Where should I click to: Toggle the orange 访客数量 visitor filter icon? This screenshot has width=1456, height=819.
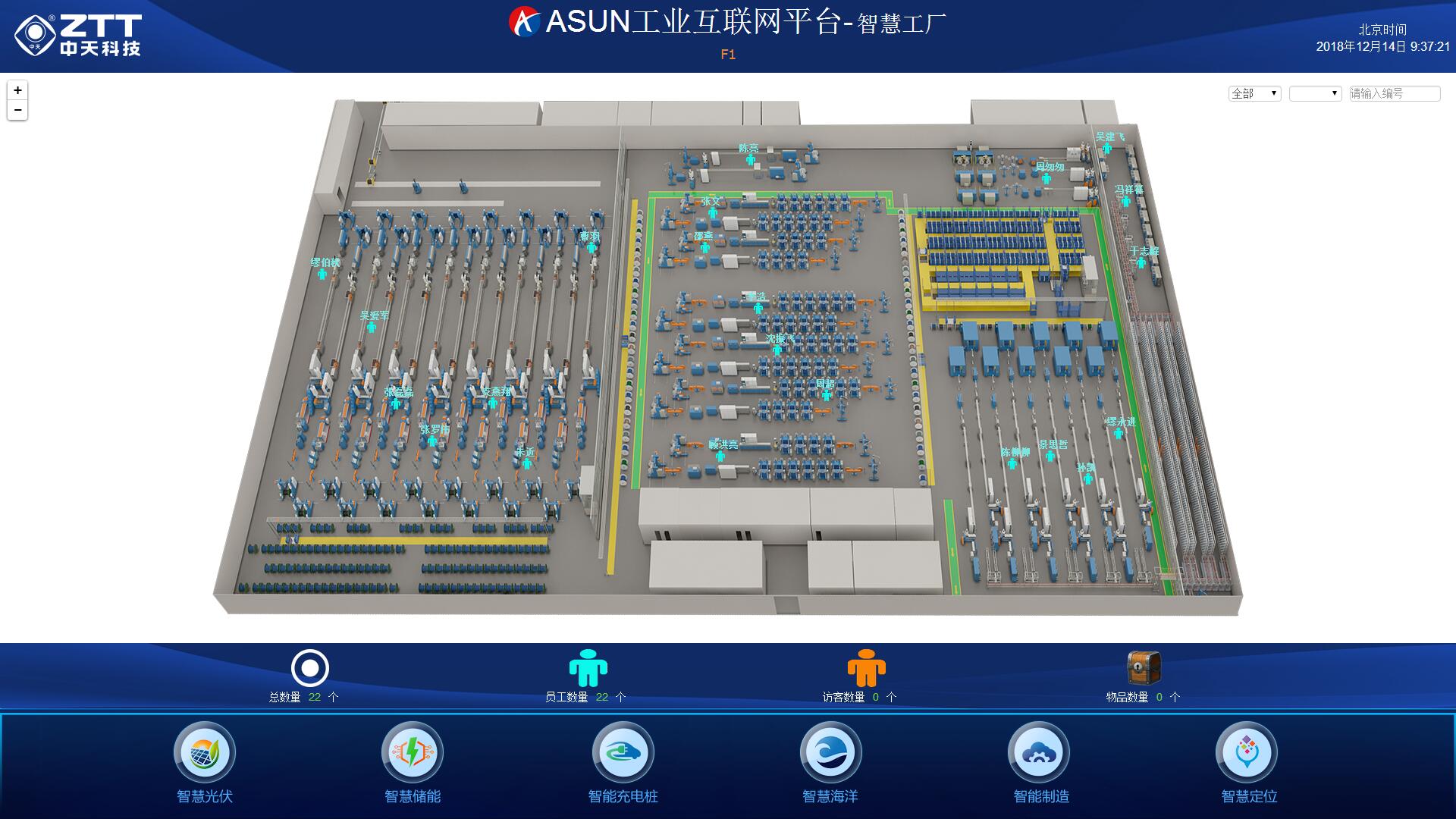click(x=866, y=669)
